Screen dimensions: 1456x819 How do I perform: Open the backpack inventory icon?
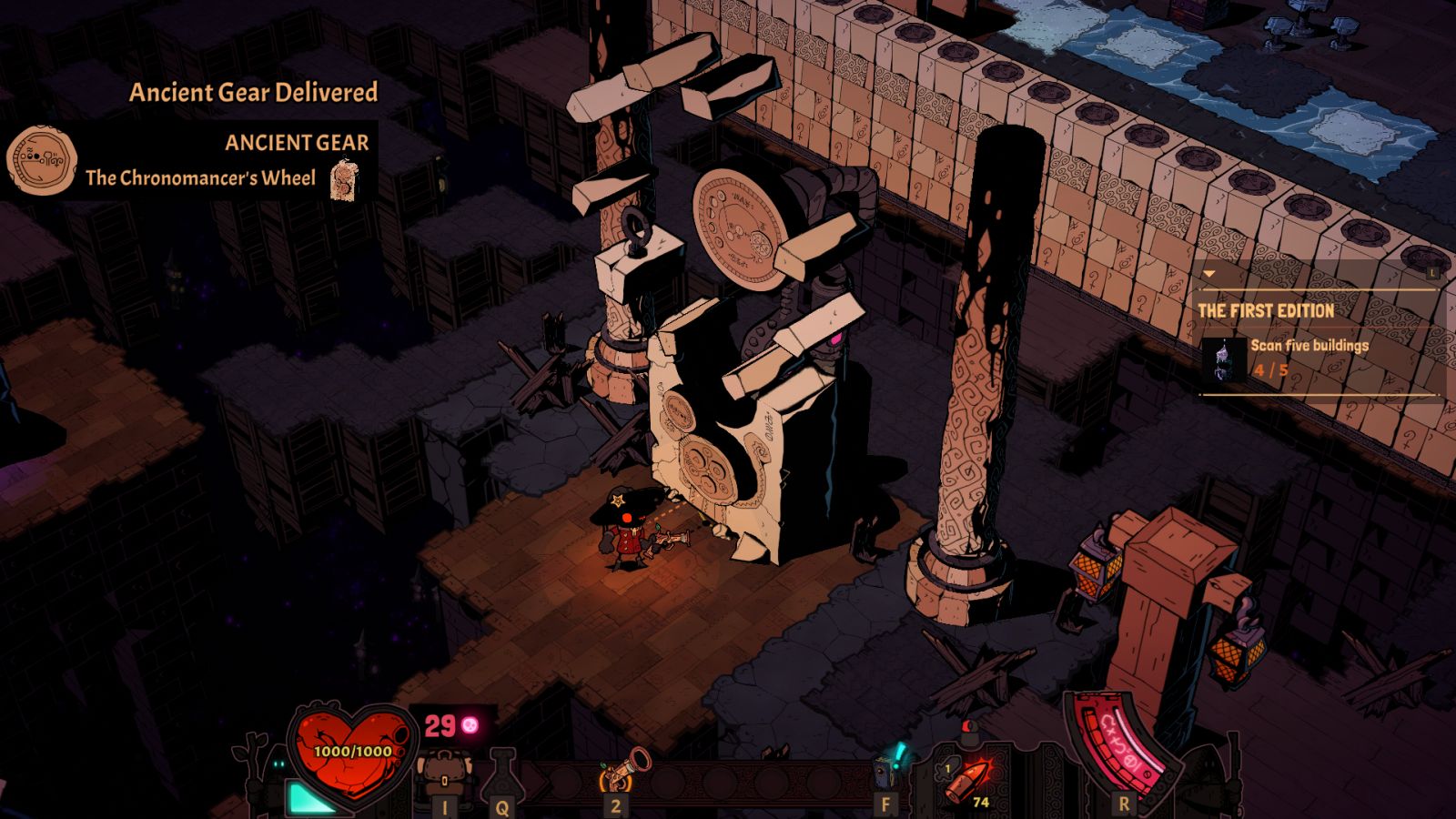444,775
